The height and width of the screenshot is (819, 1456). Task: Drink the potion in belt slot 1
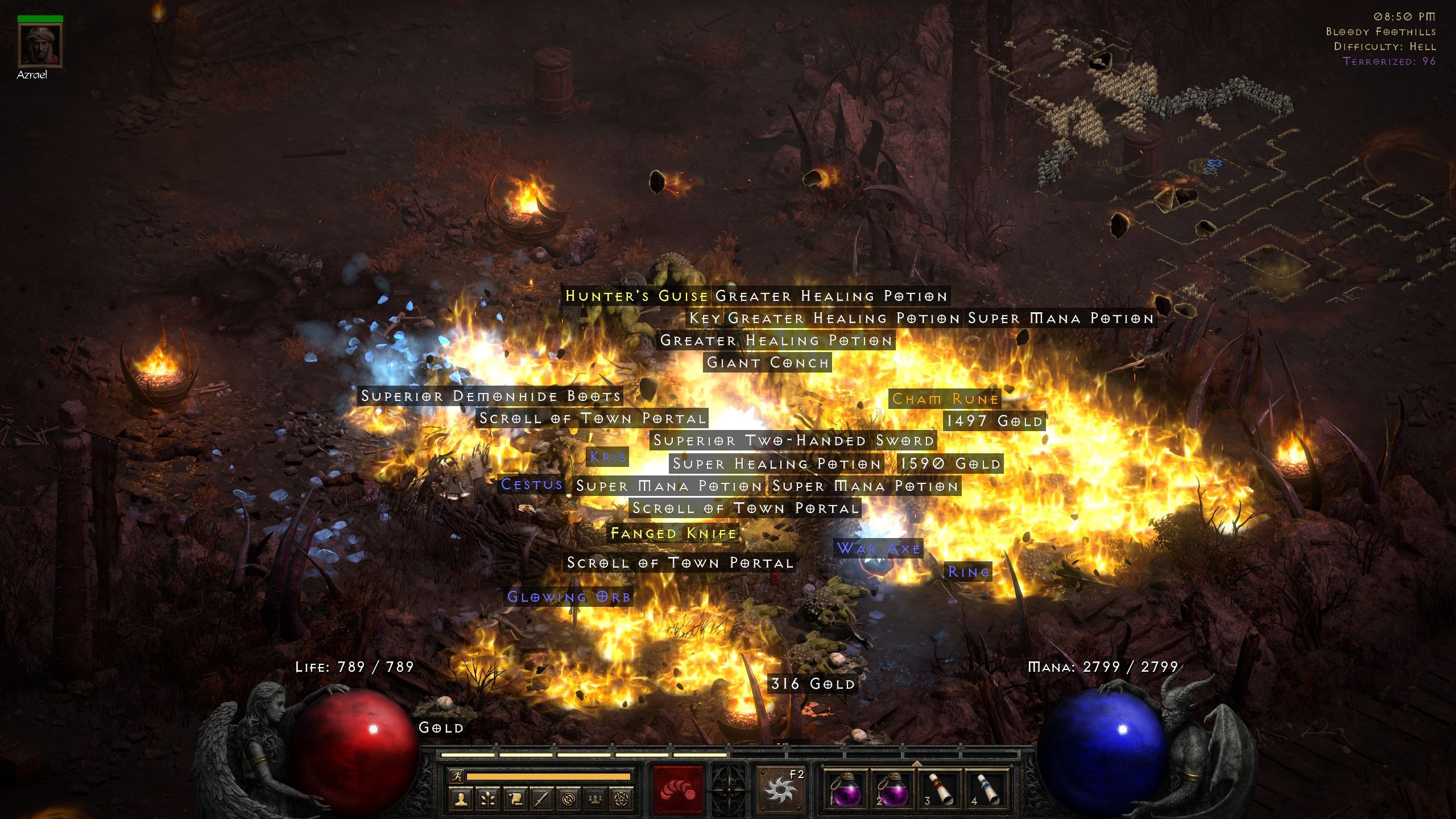(847, 789)
